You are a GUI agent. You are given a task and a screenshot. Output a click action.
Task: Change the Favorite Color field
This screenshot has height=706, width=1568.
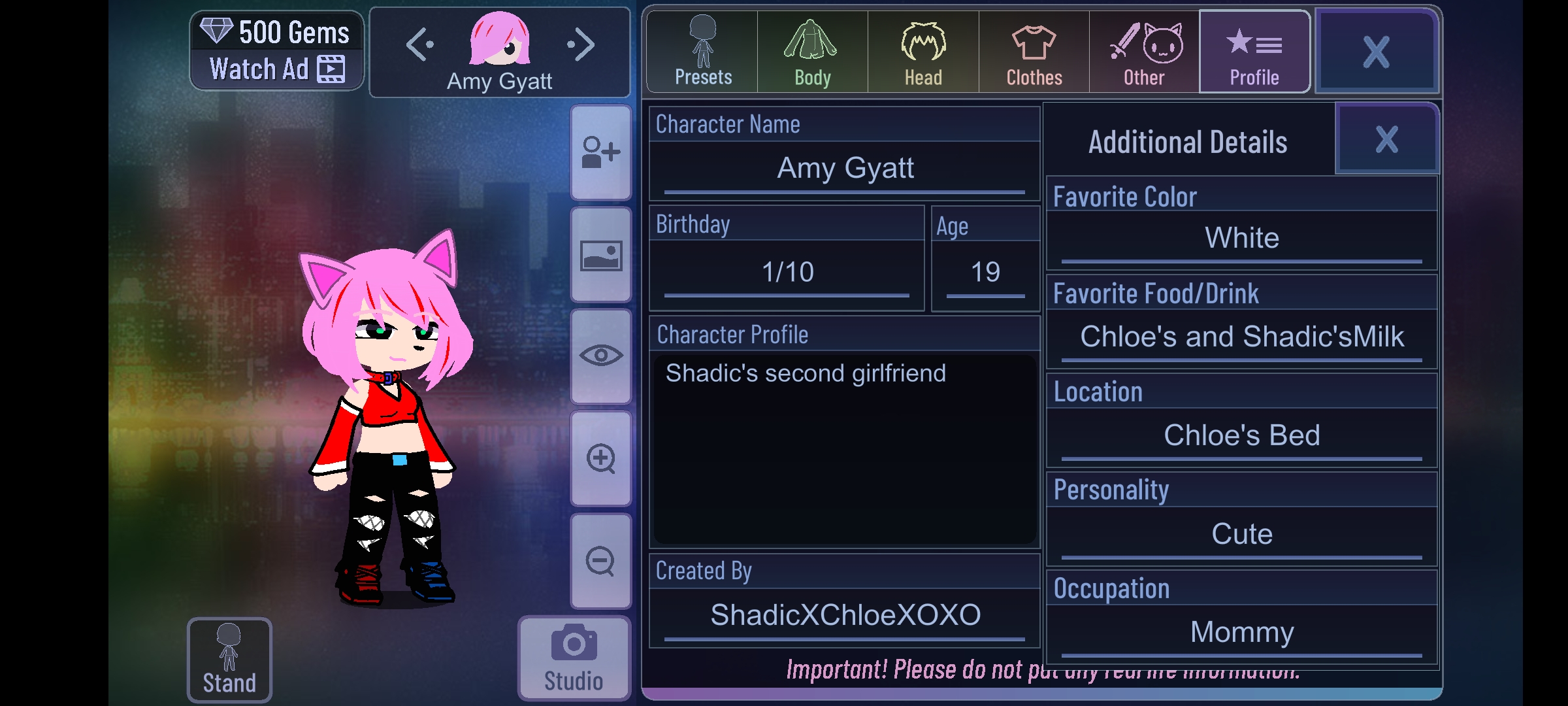(x=1241, y=238)
